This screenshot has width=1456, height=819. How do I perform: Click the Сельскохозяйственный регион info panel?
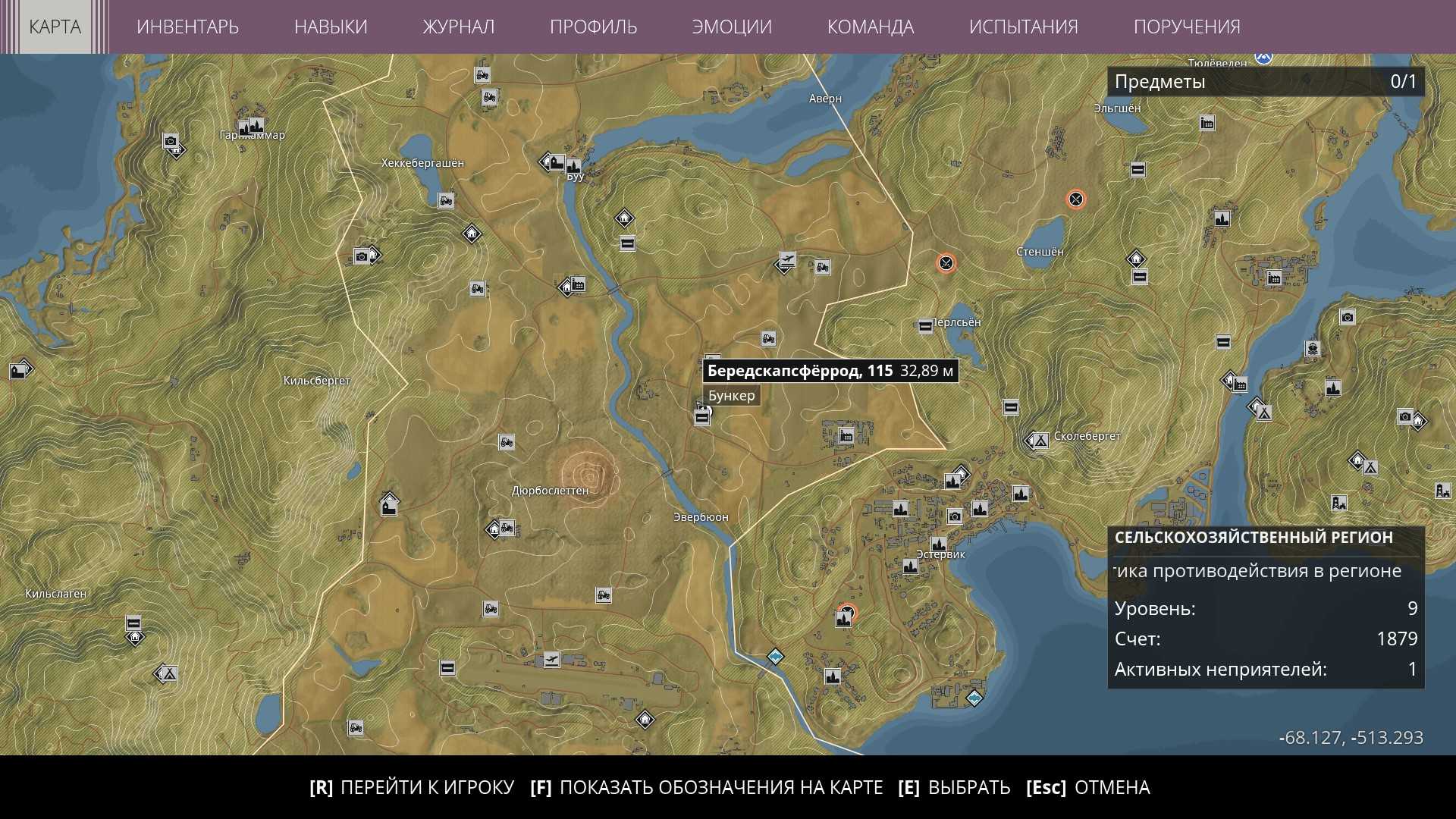click(x=1265, y=607)
